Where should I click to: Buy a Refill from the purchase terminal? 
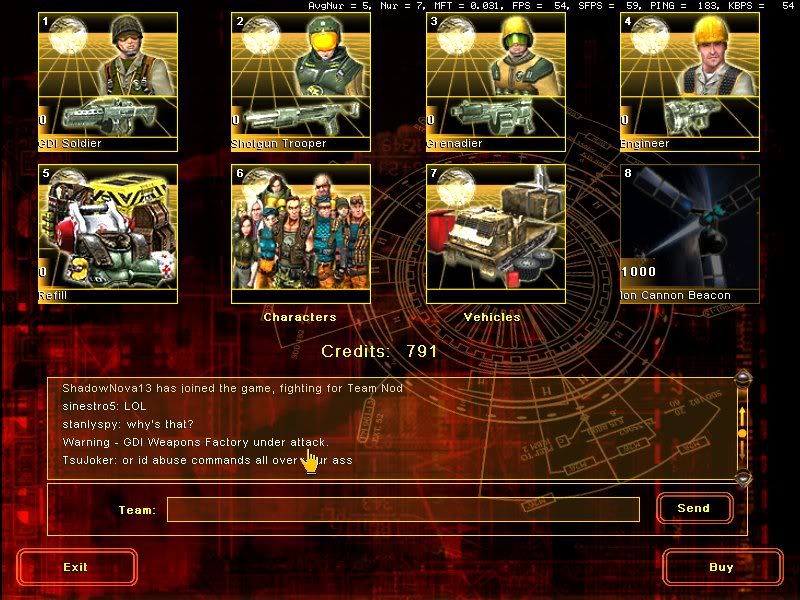[108, 233]
